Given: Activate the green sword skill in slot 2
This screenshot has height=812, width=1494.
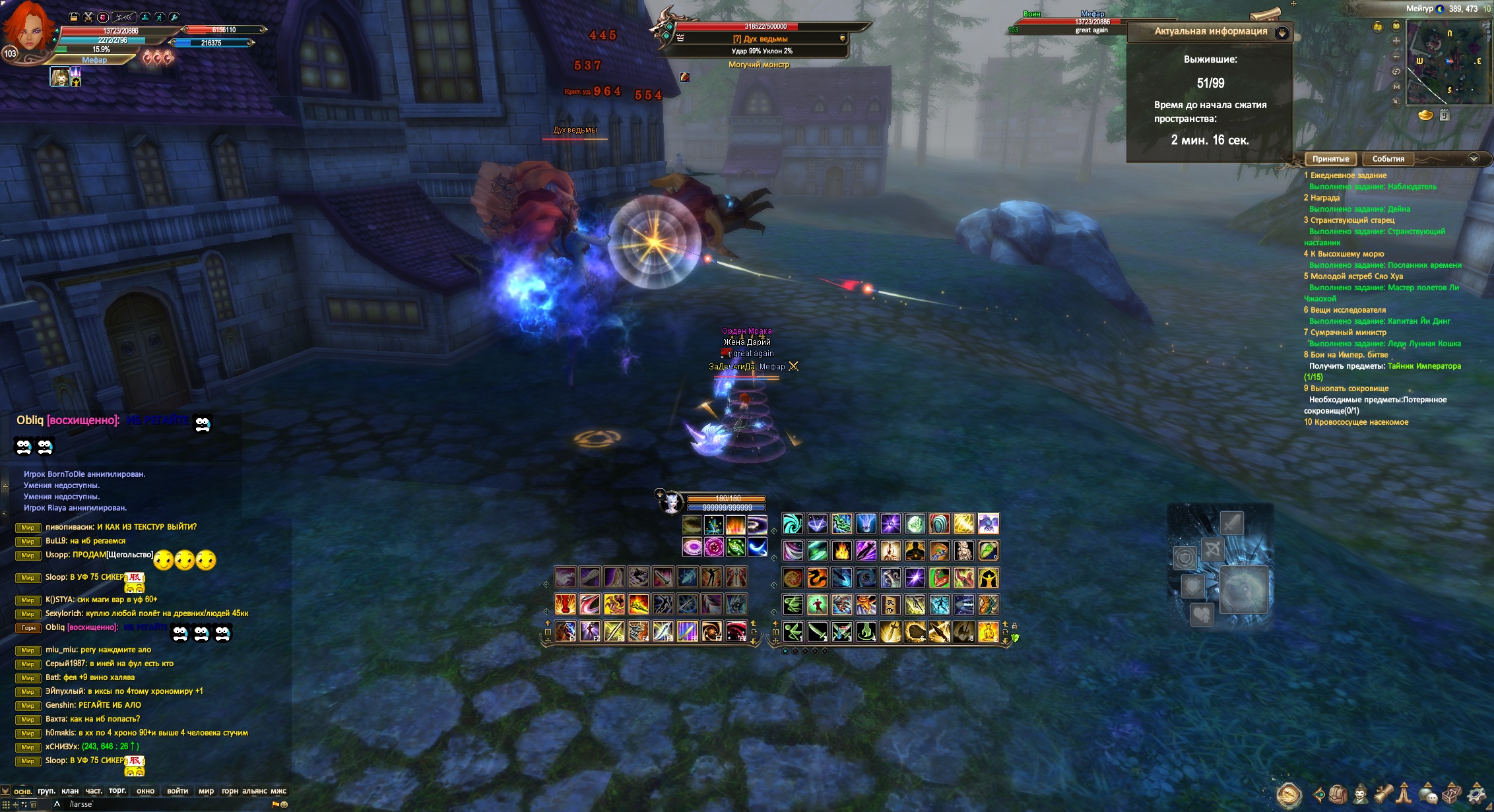Looking at the screenshot, I should (x=817, y=631).
